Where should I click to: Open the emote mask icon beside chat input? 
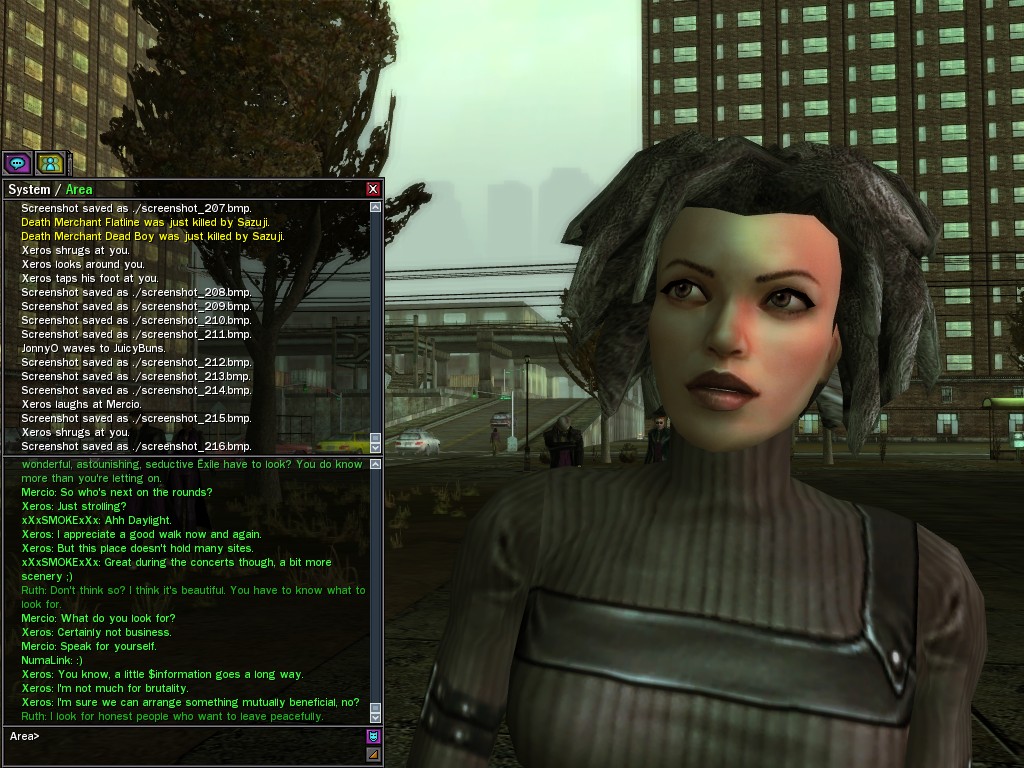tap(374, 737)
